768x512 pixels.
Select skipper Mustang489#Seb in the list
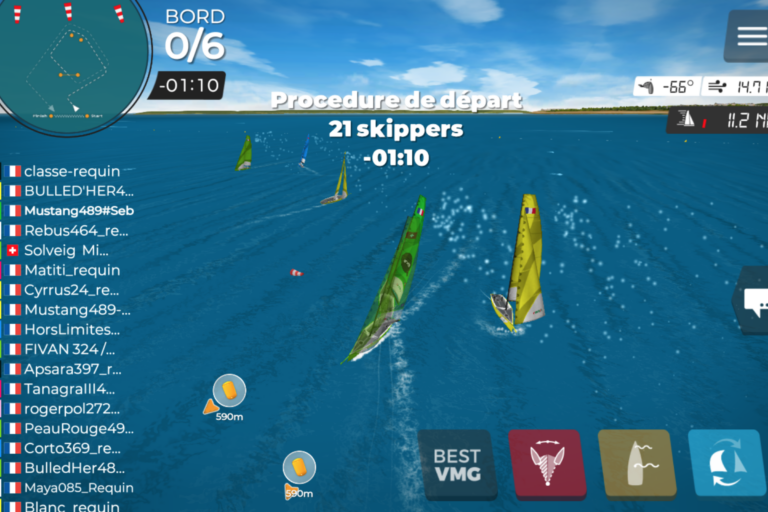(x=78, y=211)
